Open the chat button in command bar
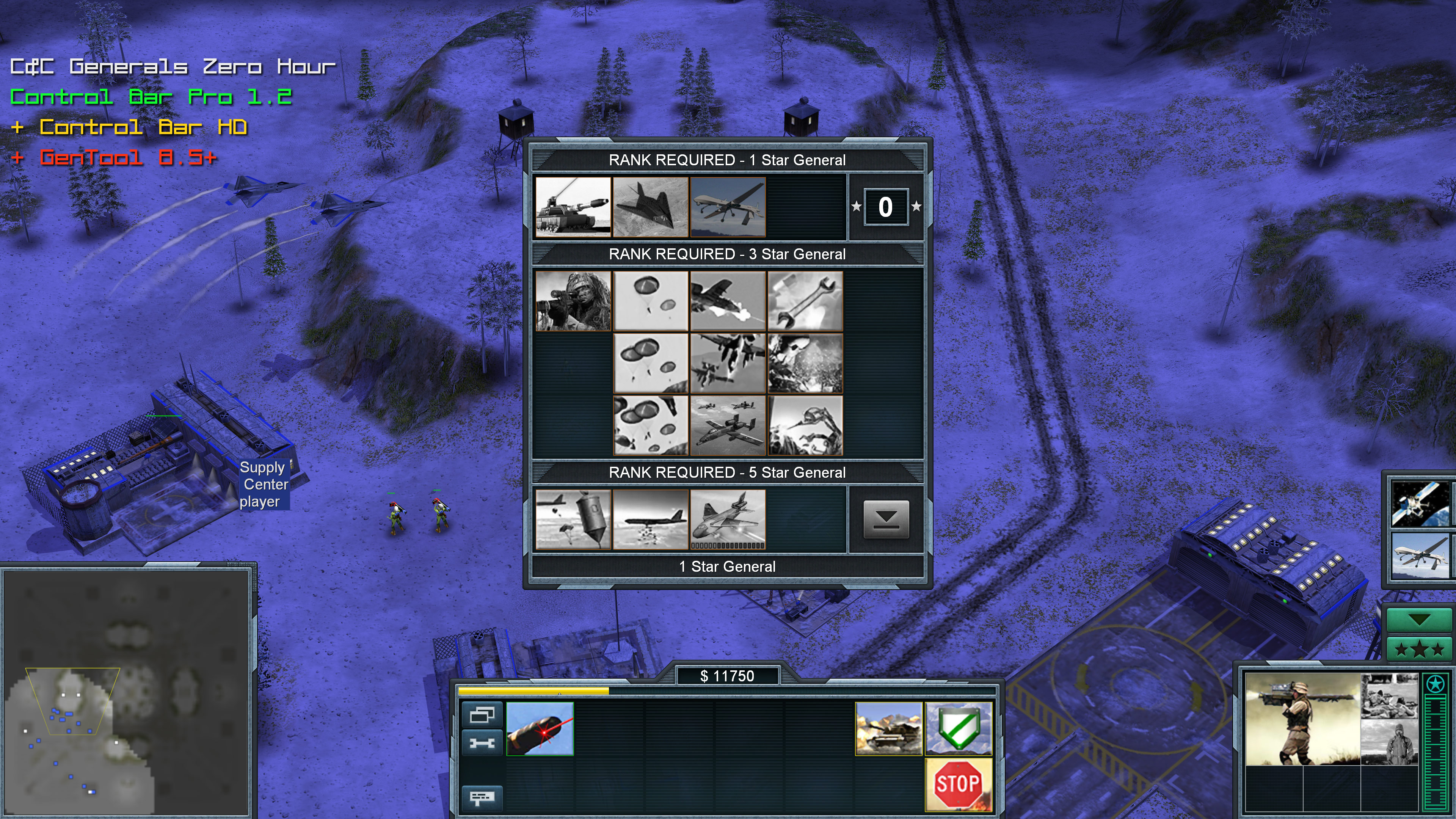Image resolution: width=1456 pixels, height=819 pixels. coord(482,797)
